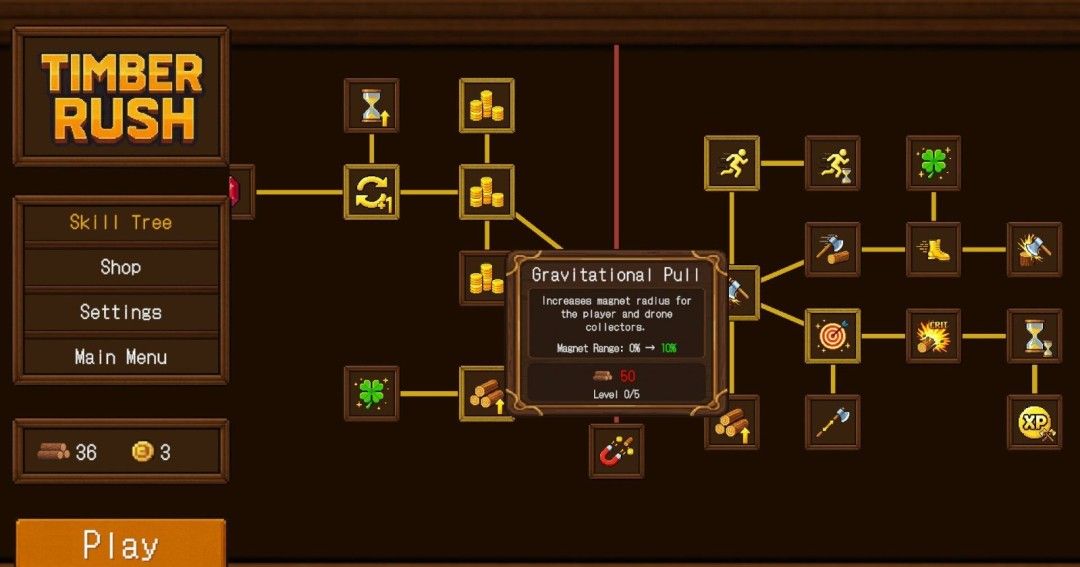This screenshot has height=567, width=1080.
Task: Select the sparkling axe and stump skill node
Action: point(1034,249)
